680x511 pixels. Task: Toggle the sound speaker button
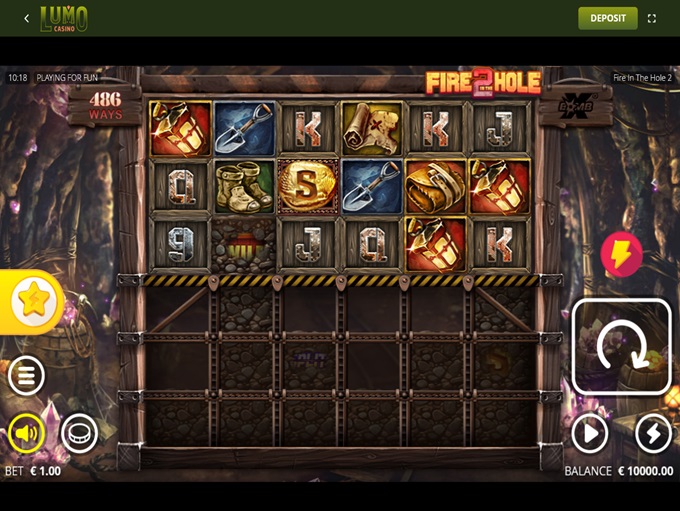pyautogui.click(x=26, y=433)
